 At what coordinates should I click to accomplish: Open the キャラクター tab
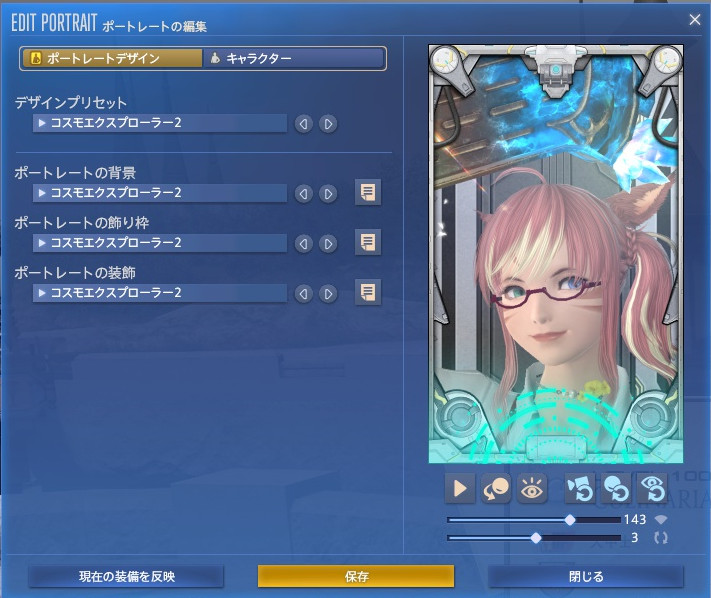(294, 59)
